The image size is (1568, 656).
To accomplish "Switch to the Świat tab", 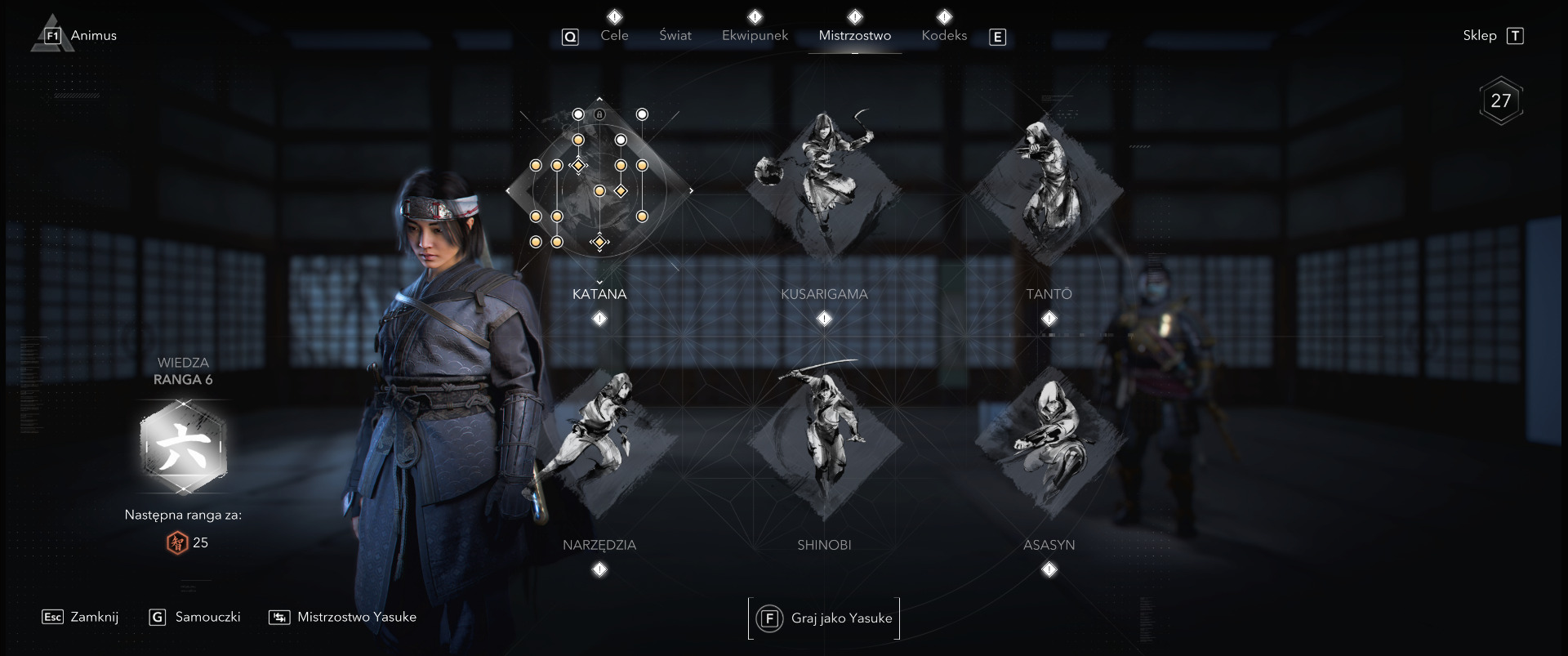I will pos(675,35).
